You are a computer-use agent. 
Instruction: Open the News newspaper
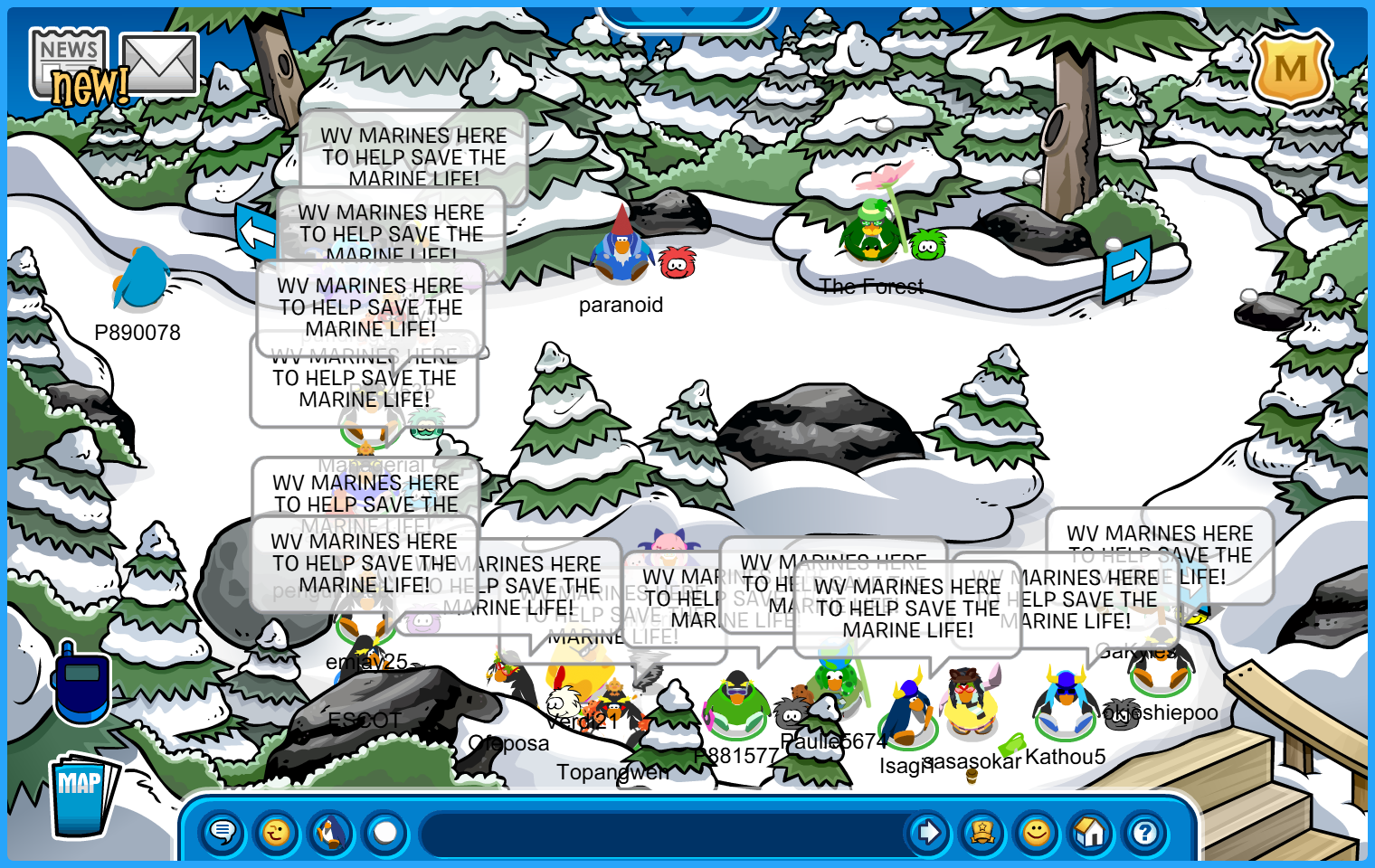pyautogui.click(x=69, y=61)
